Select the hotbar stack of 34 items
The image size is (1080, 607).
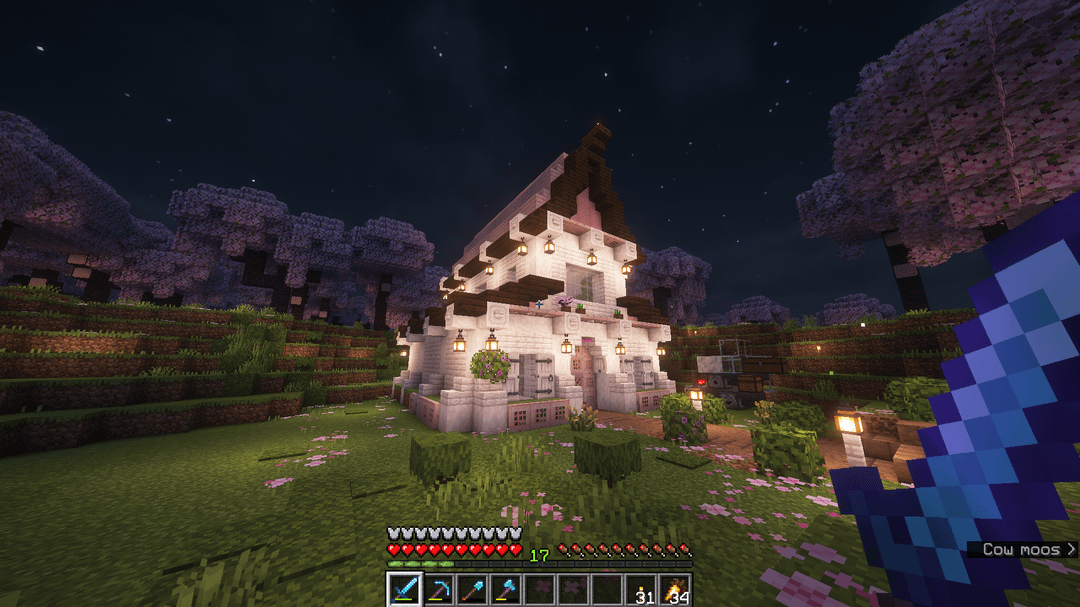pos(675,590)
